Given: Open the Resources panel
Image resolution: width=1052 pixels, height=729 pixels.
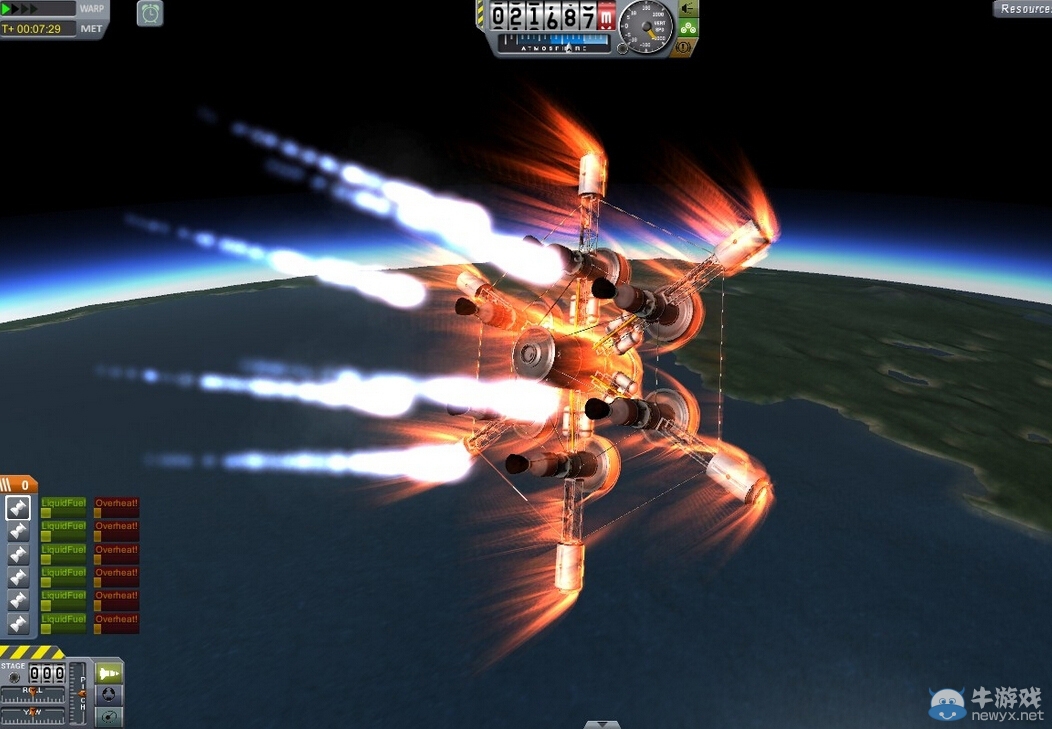Looking at the screenshot, I should tap(1023, 9).
